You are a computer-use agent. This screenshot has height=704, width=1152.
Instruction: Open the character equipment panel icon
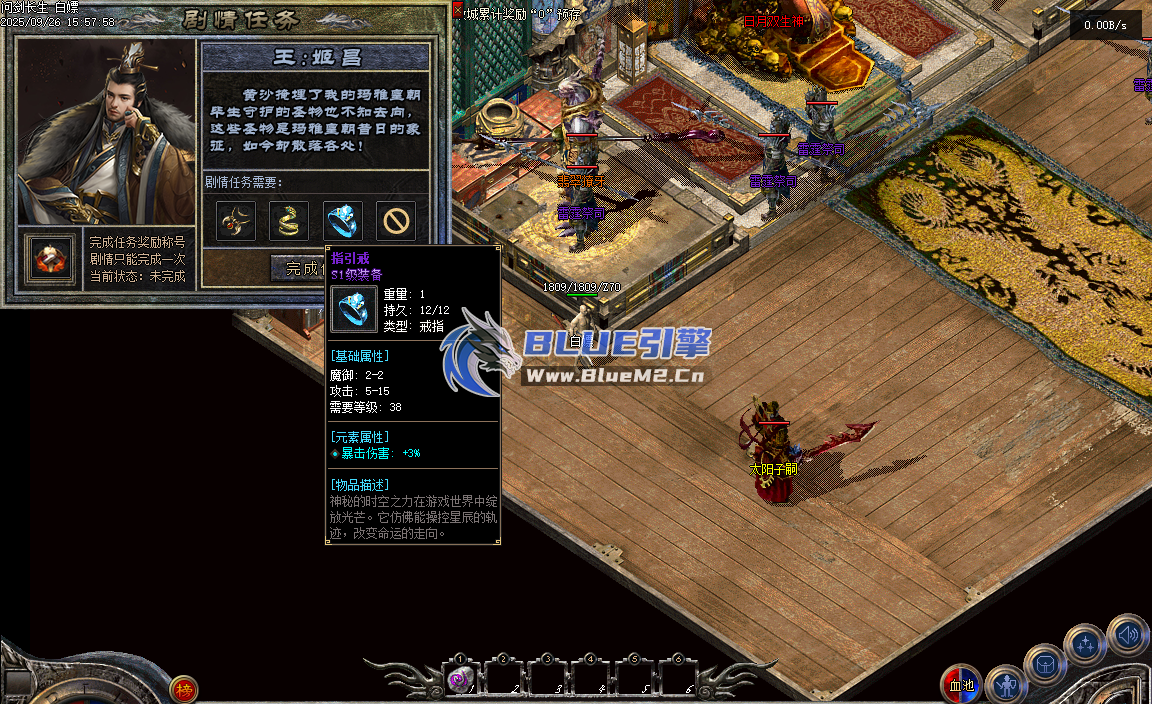tap(1005, 686)
